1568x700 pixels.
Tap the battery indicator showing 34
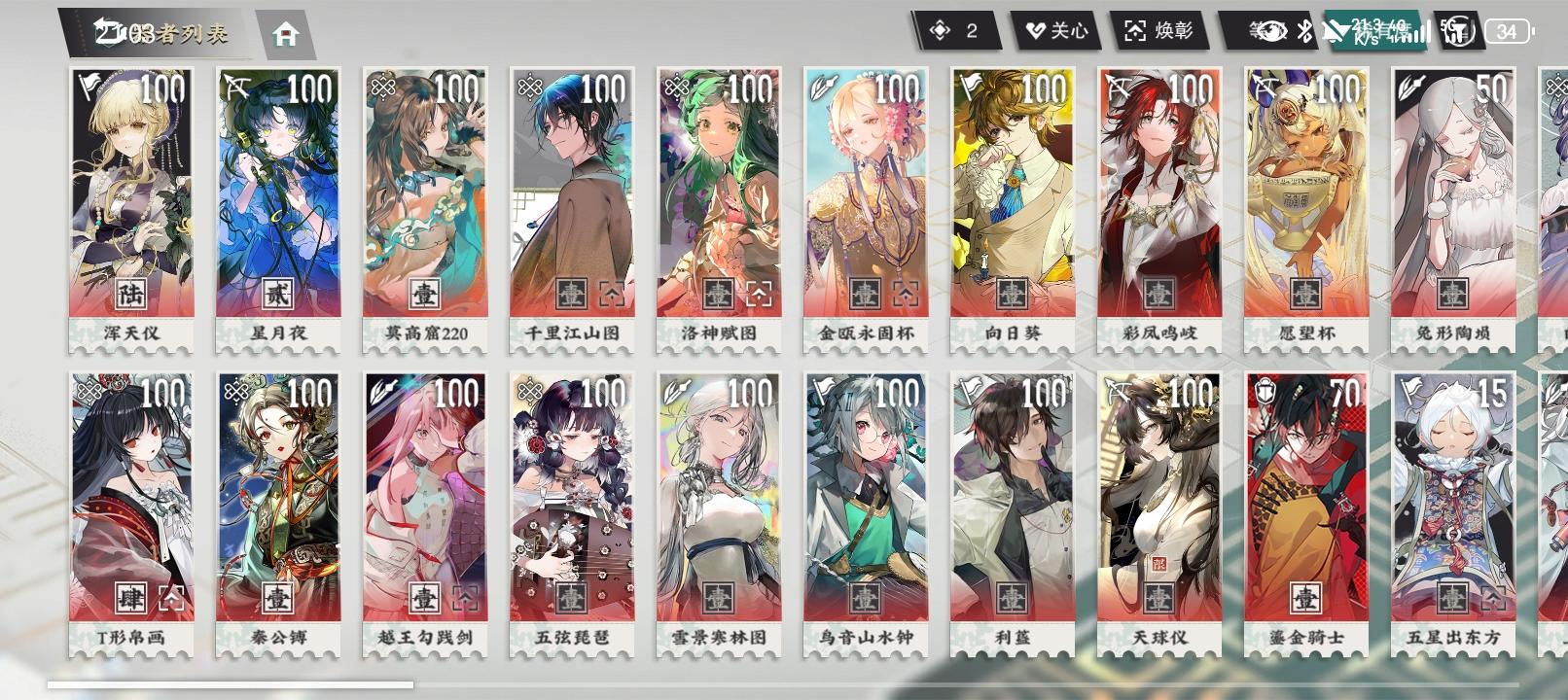tap(1510, 32)
